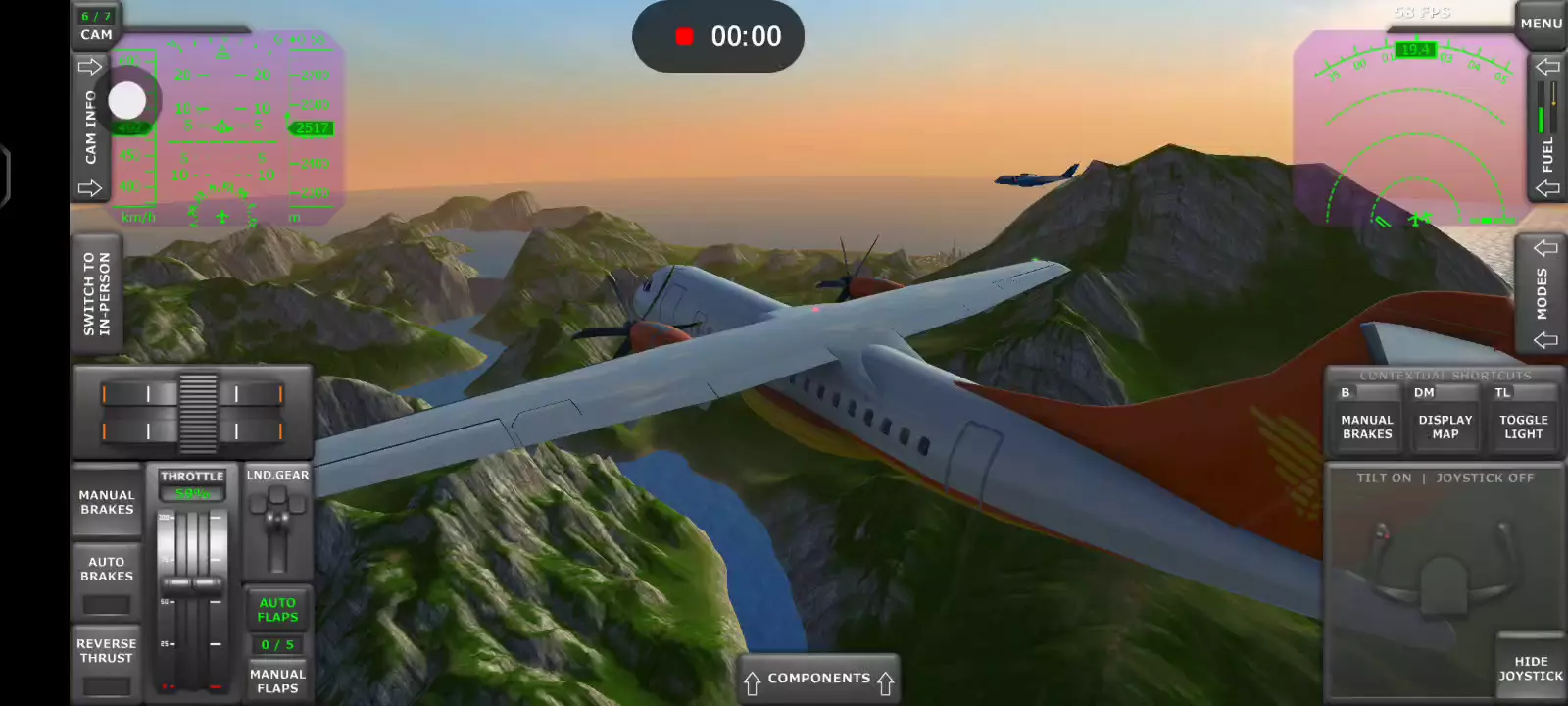Click the THROTTLE lever slider
This screenshot has width=1568, height=706.
click(x=192, y=582)
